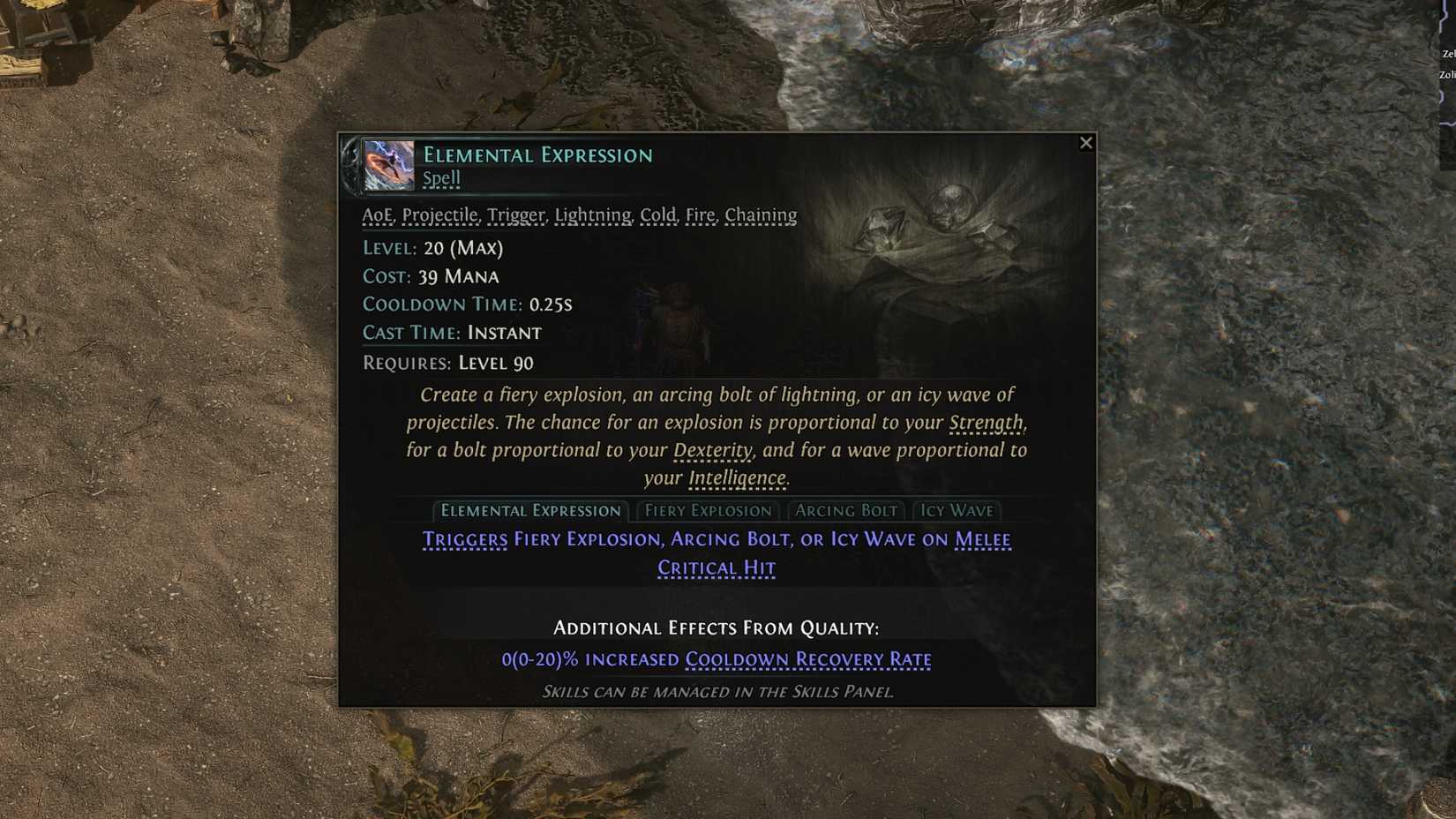Image resolution: width=1456 pixels, height=819 pixels.
Task: Select the AoE gem tag keyword
Action: pyautogui.click(x=376, y=214)
